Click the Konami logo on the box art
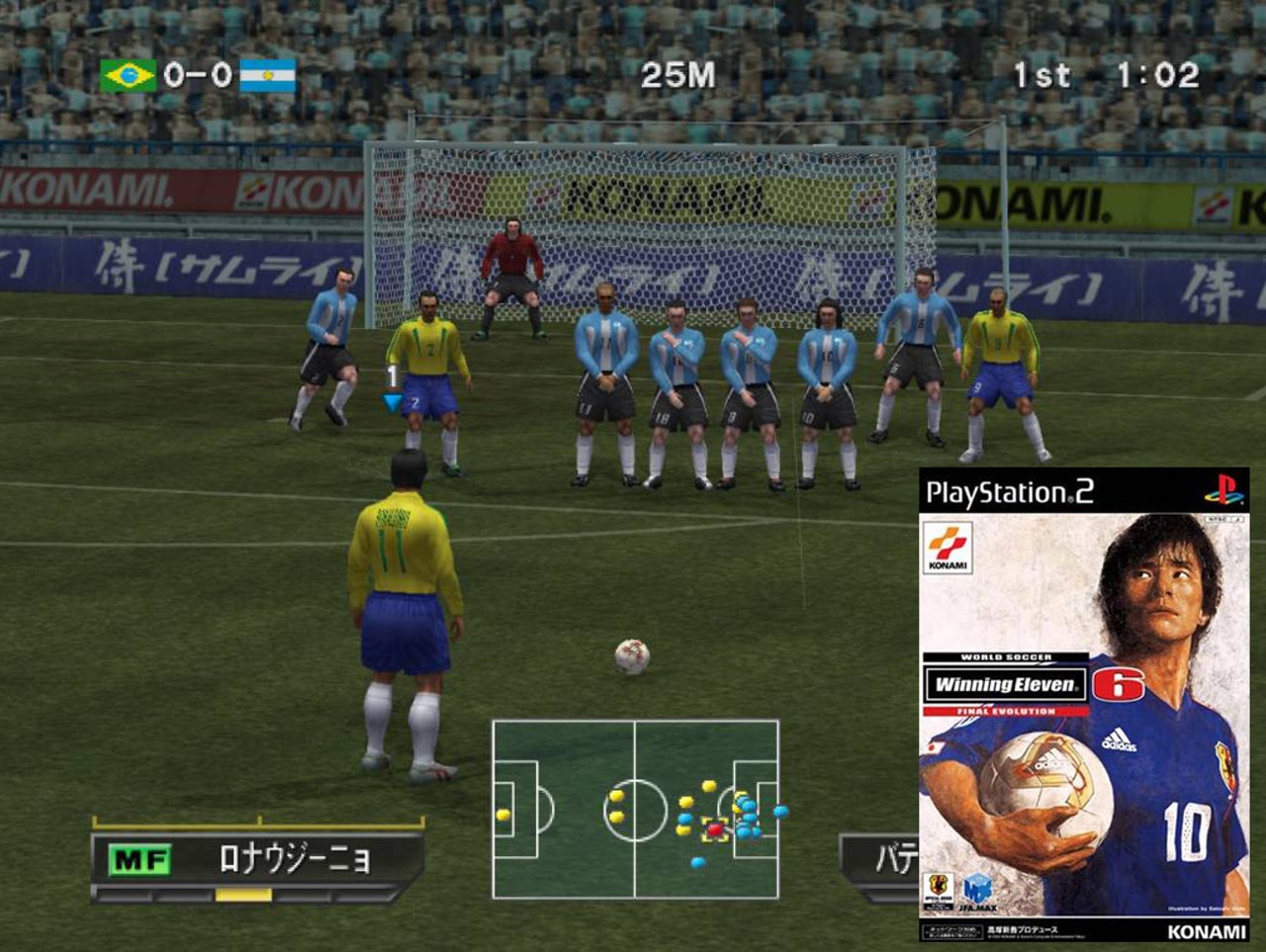 tap(949, 546)
